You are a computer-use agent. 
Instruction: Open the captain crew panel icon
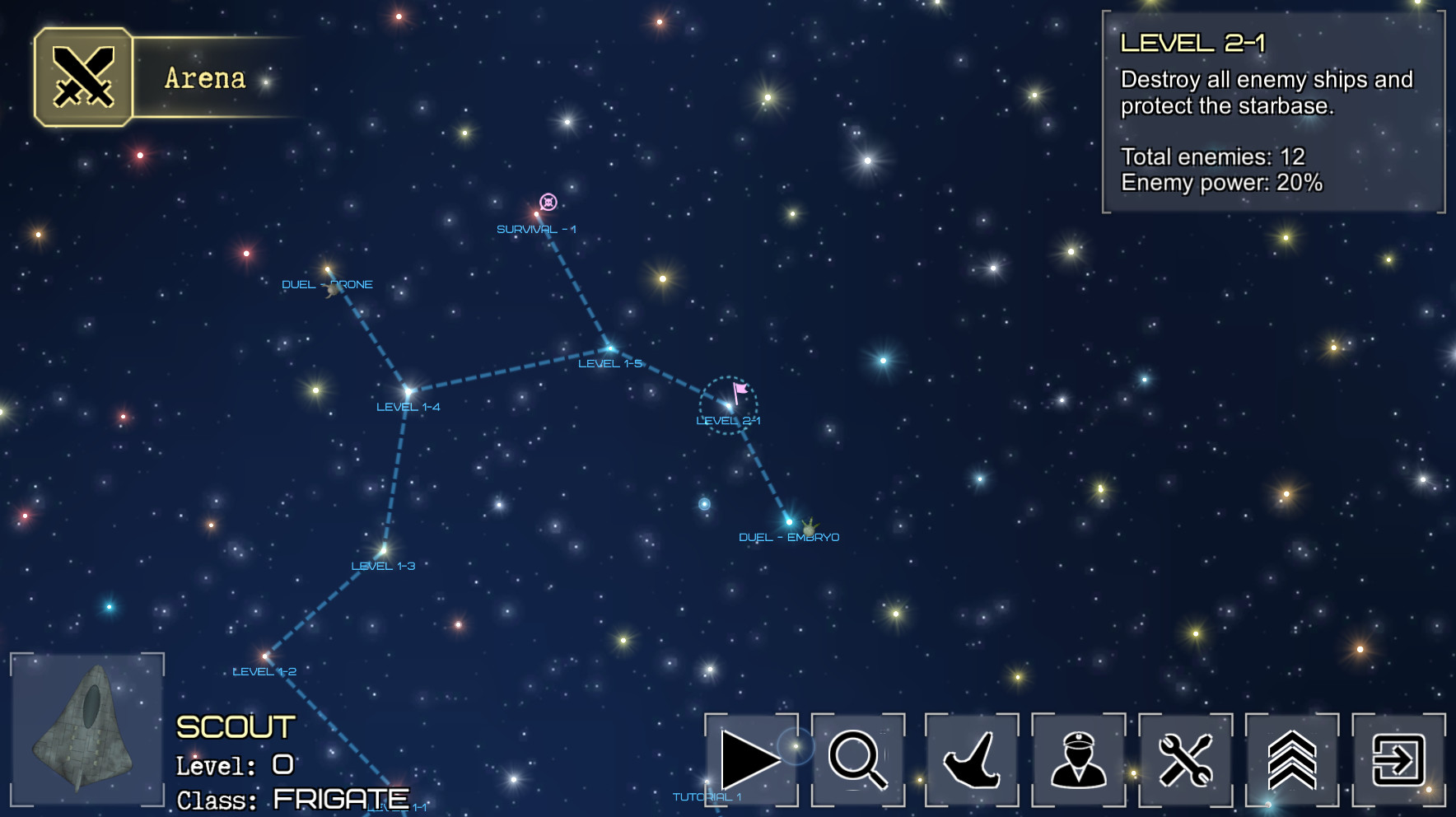1076,759
